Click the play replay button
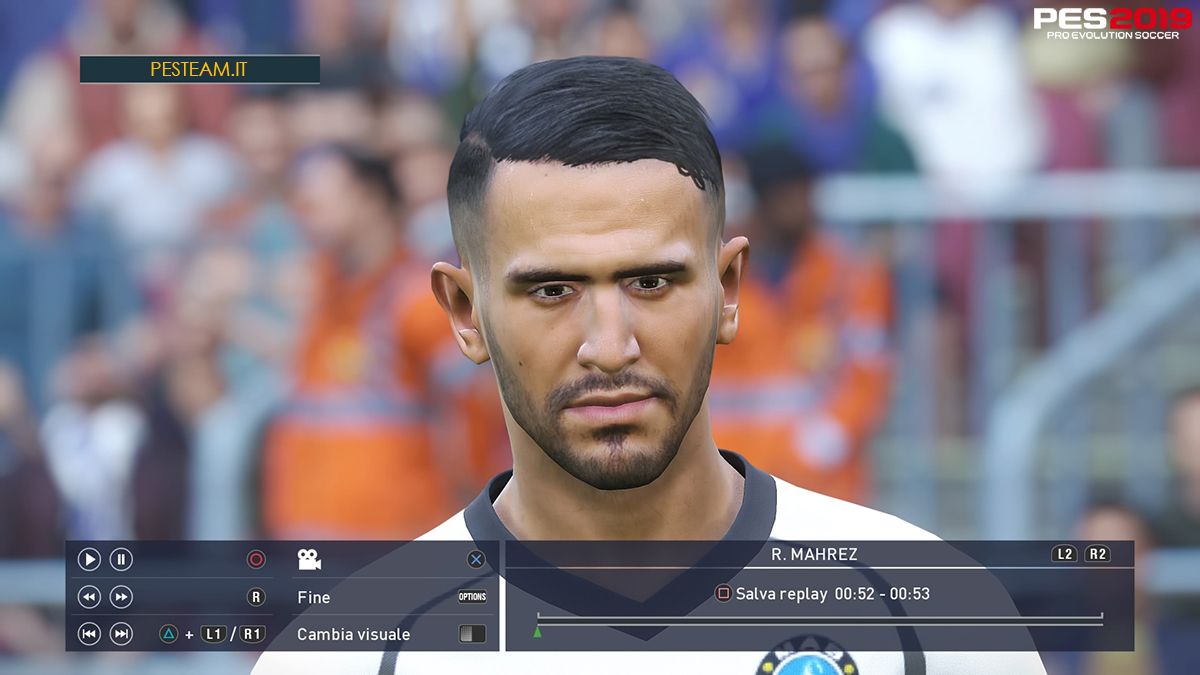The width and height of the screenshot is (1200, 675). coord(89,560)
